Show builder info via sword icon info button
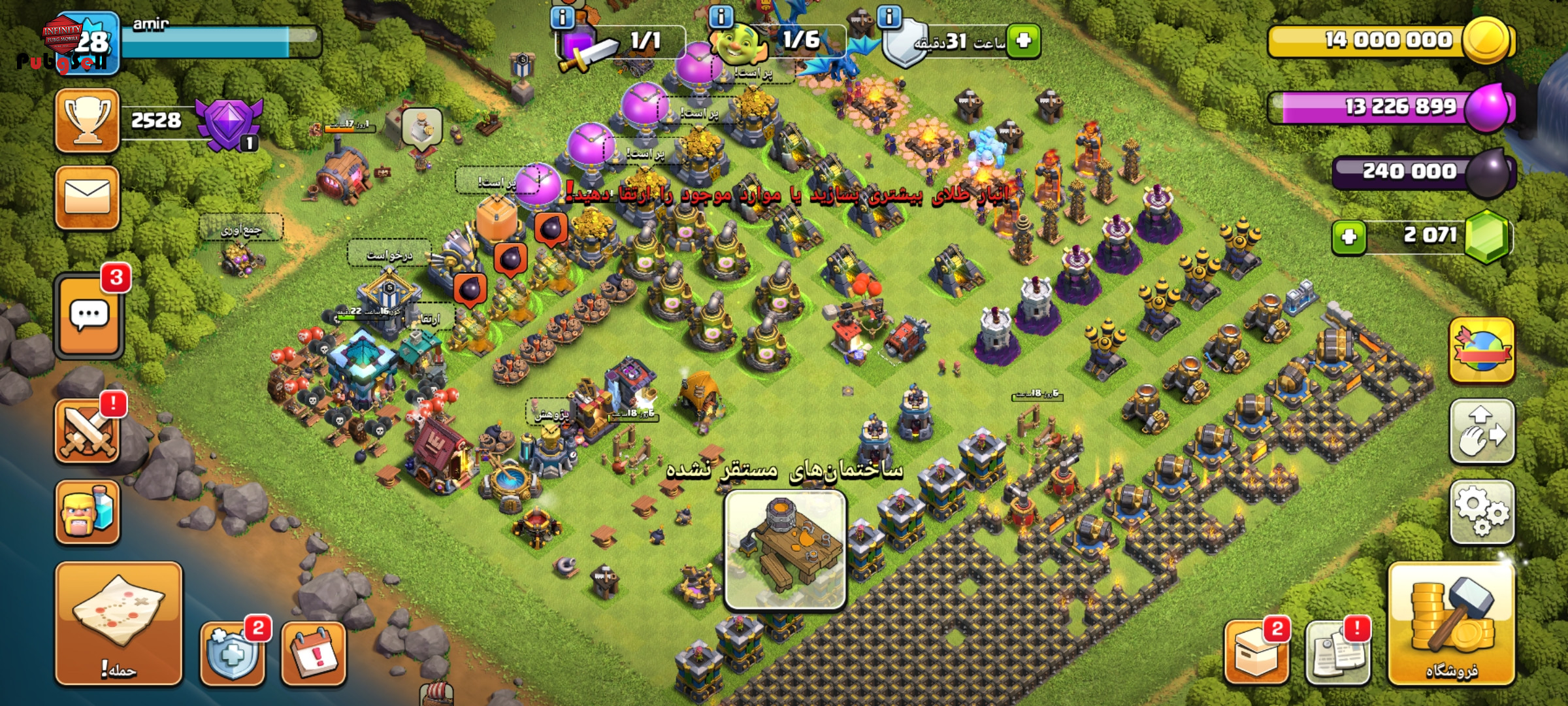The width and height of the screenshot is (1568, 706). click(562, 18)
